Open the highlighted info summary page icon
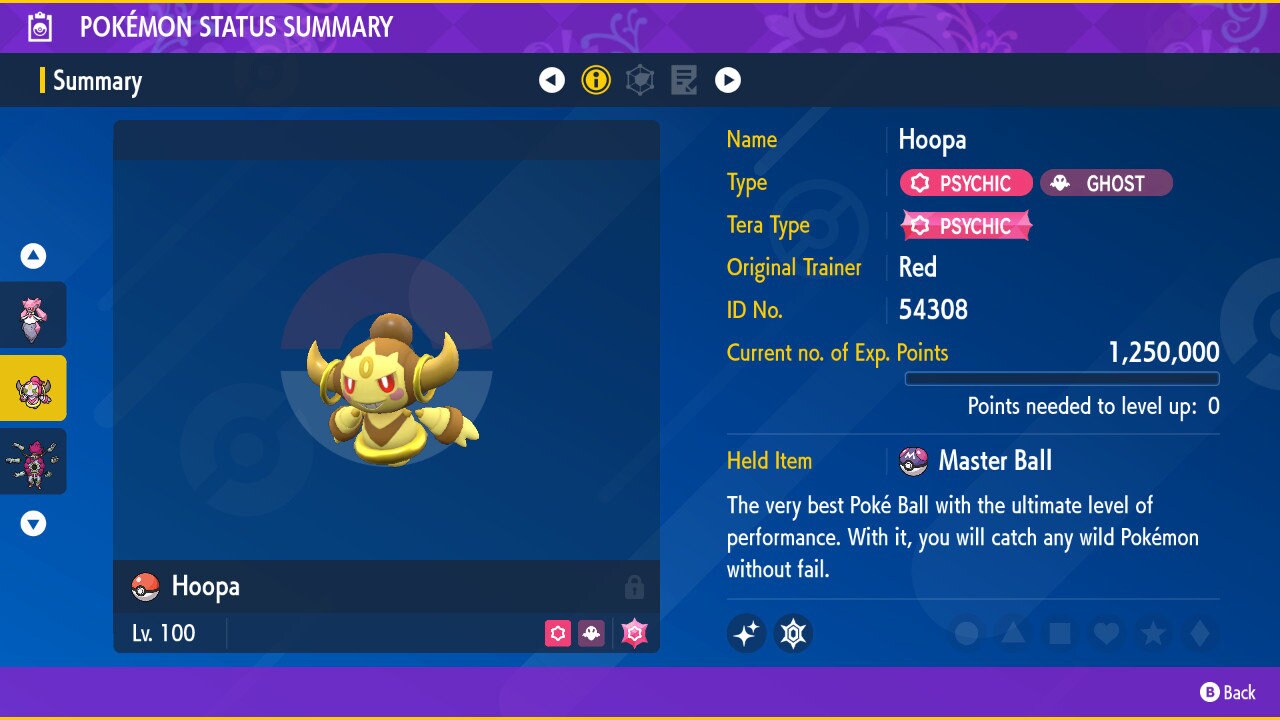1280x720 pixels. pyautogui.click(x=596, y=80)
